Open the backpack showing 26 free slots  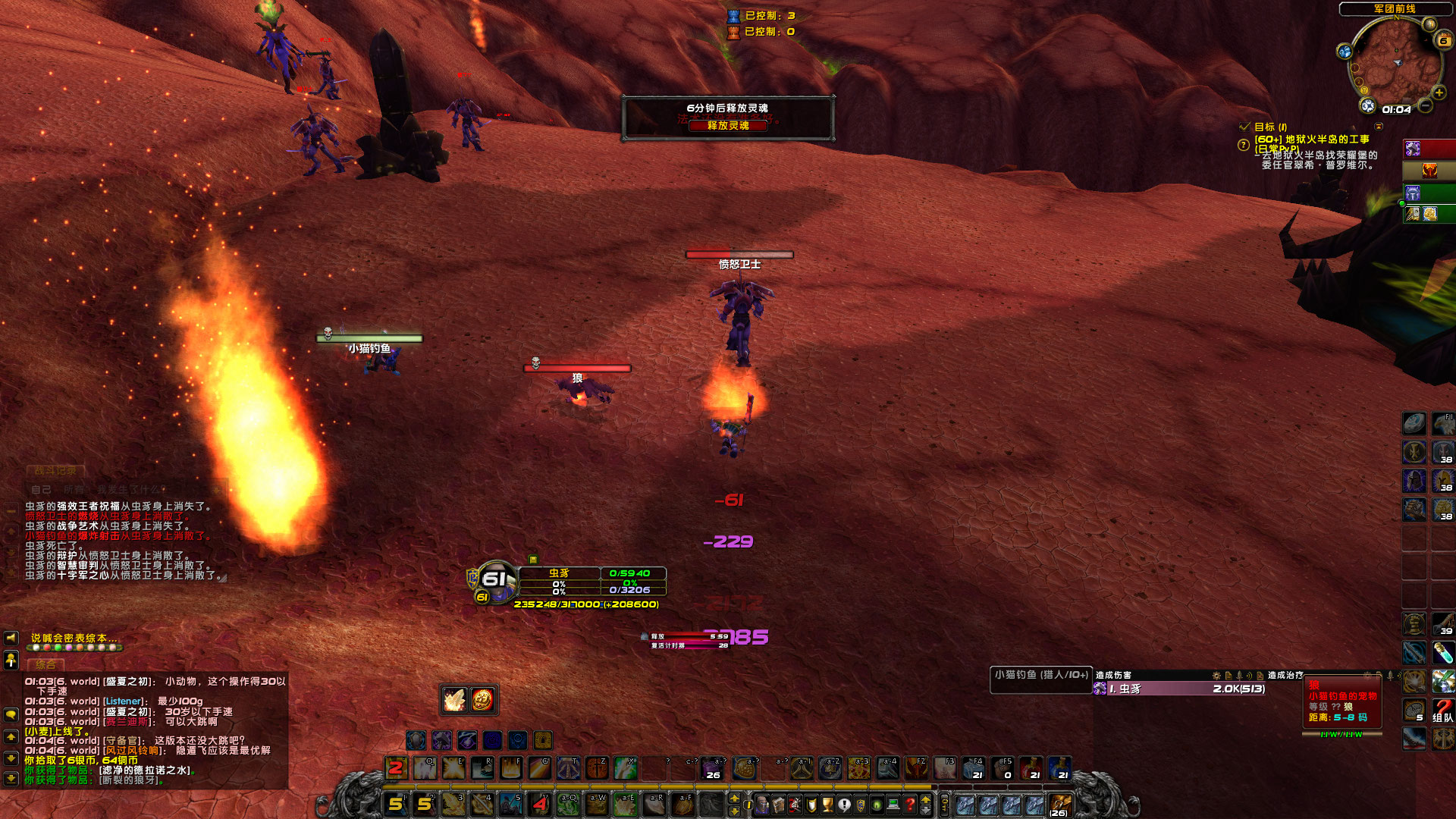coord(1060,802)
